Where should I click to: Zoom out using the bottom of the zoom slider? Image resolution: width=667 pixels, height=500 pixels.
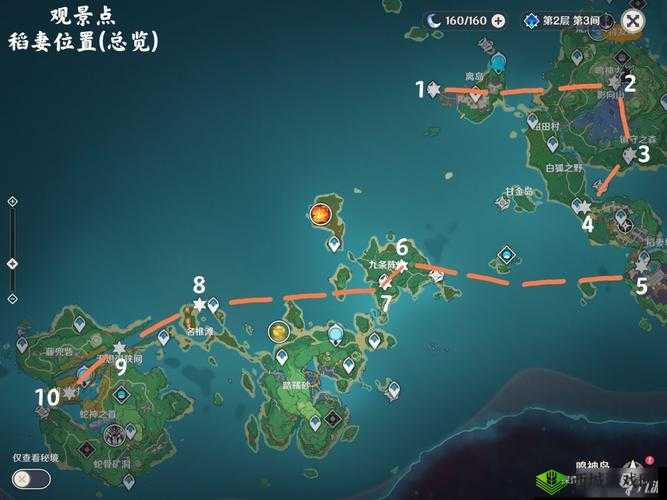(12, 298)
